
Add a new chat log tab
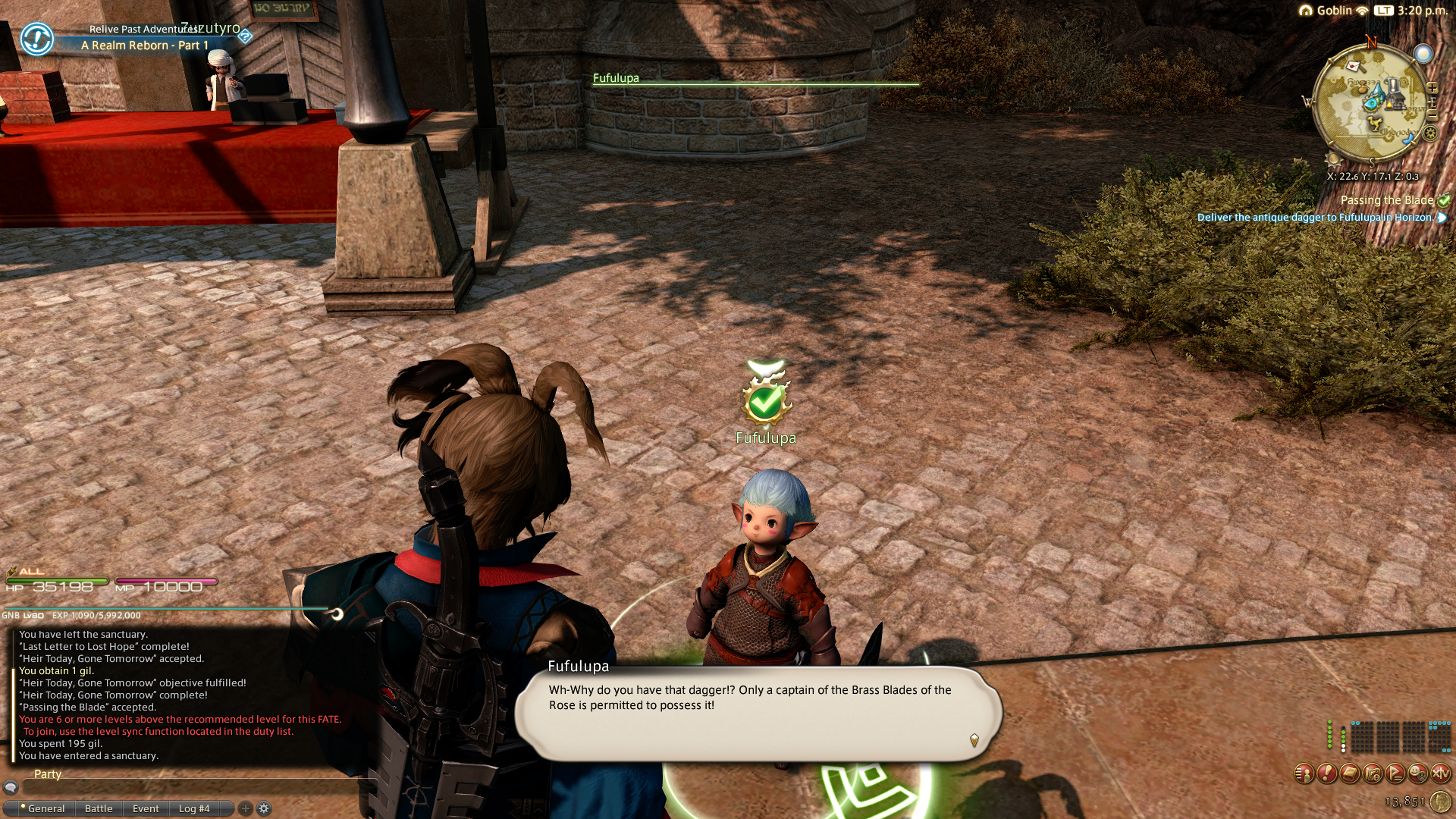pos(245,808)
